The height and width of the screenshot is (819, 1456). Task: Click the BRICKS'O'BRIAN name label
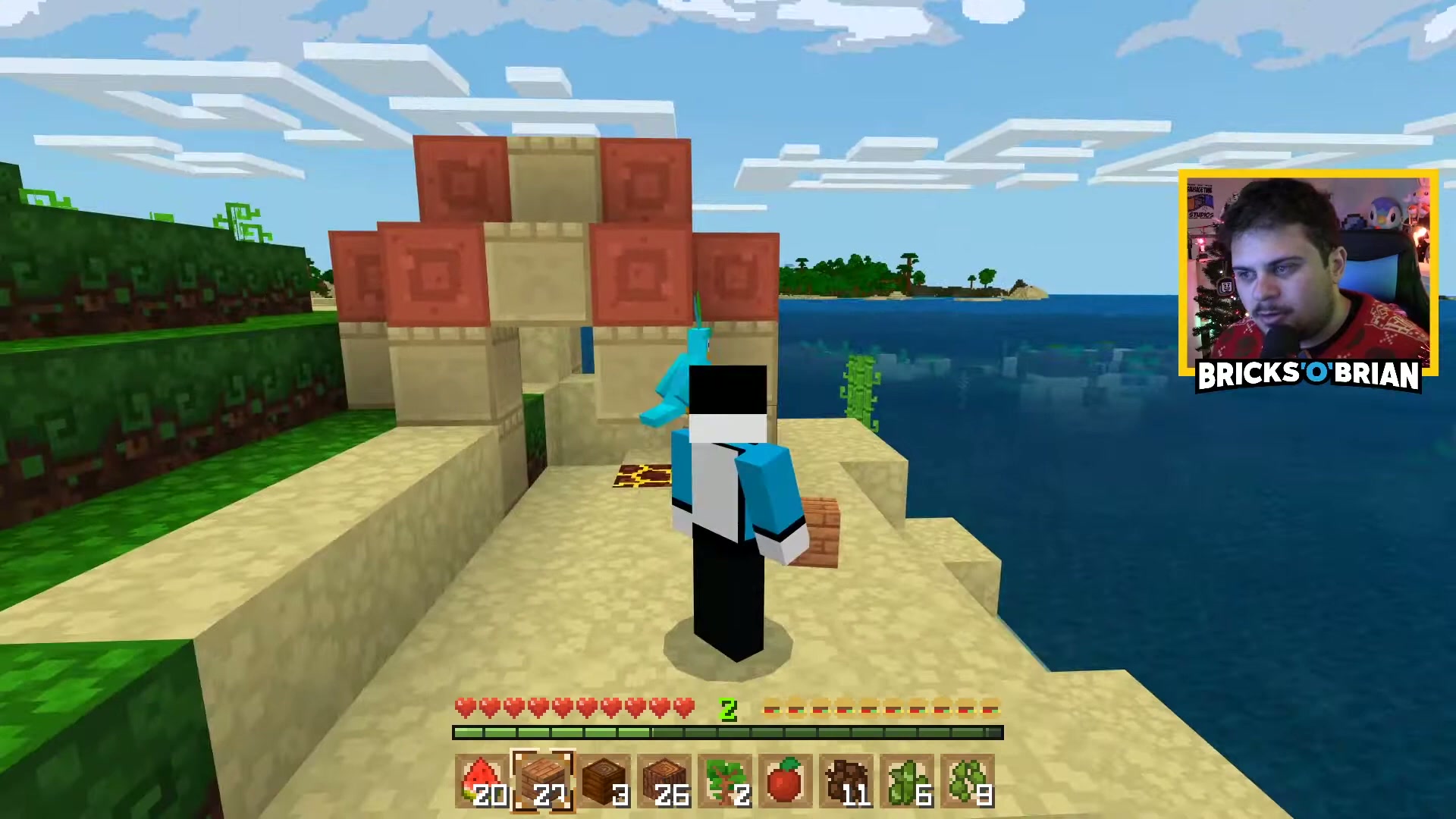coord(1308,375)
